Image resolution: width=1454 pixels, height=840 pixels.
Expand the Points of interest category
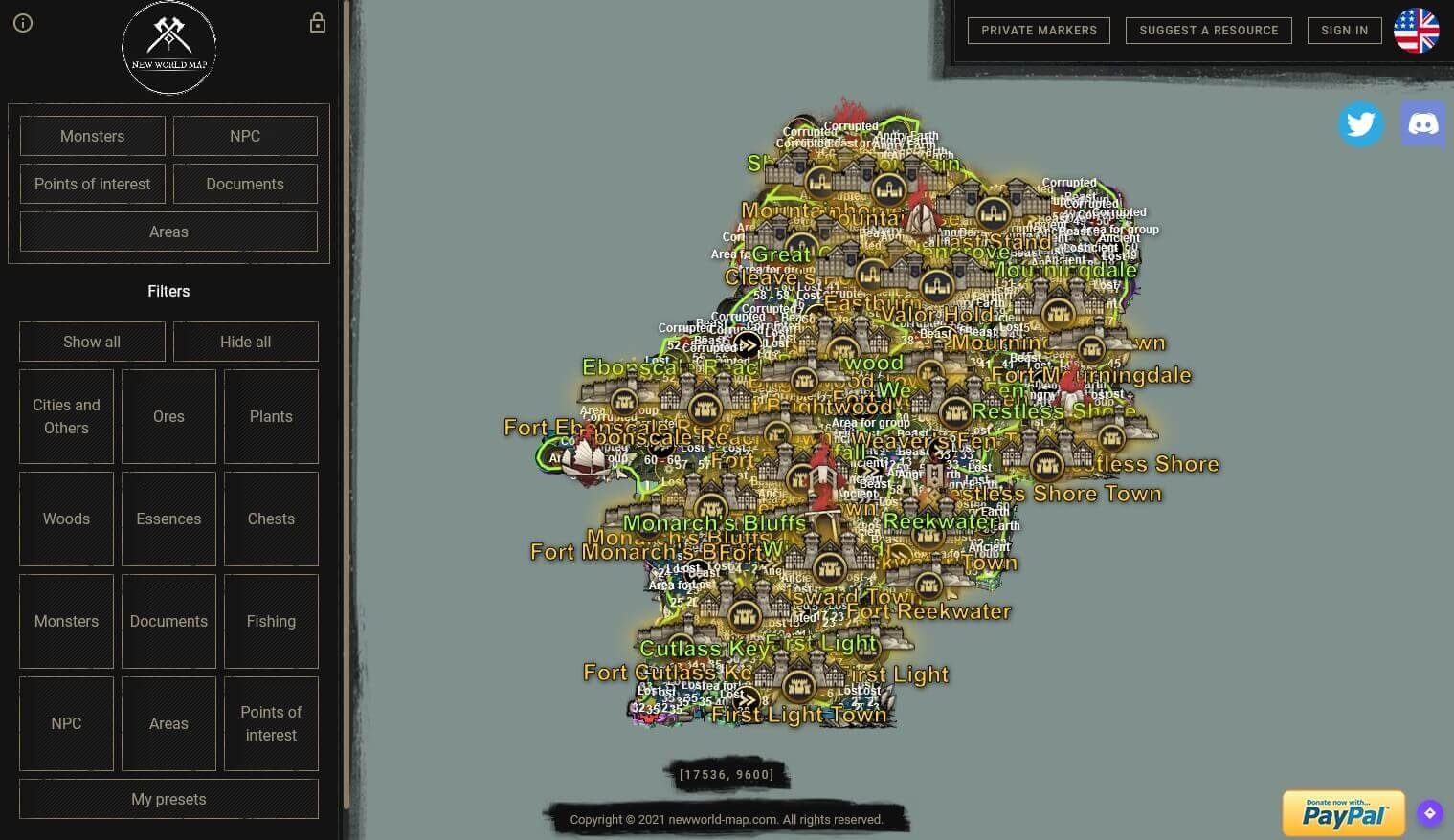pyautogui.click(x=92, y=184)
